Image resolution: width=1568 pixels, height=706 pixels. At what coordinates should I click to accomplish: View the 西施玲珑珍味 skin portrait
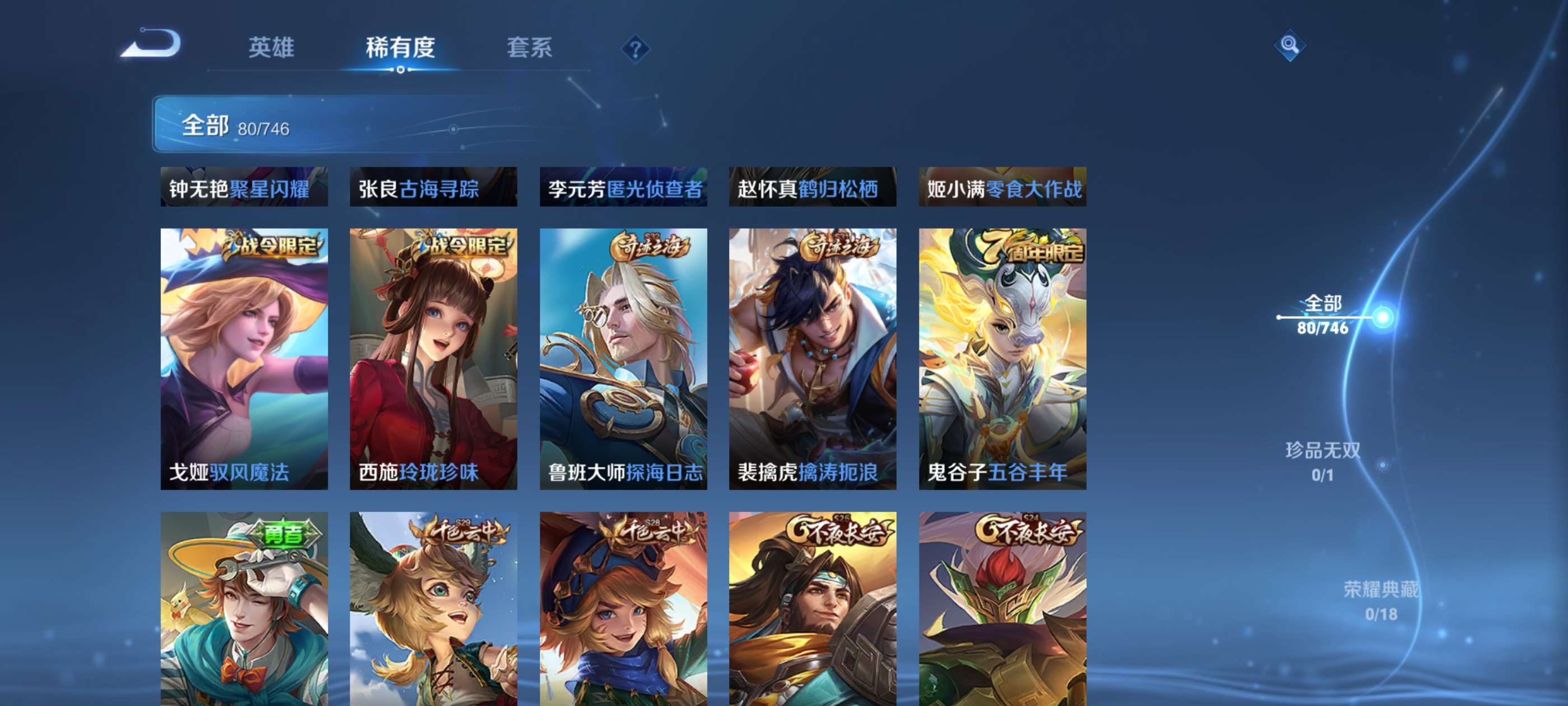[434, 359]
